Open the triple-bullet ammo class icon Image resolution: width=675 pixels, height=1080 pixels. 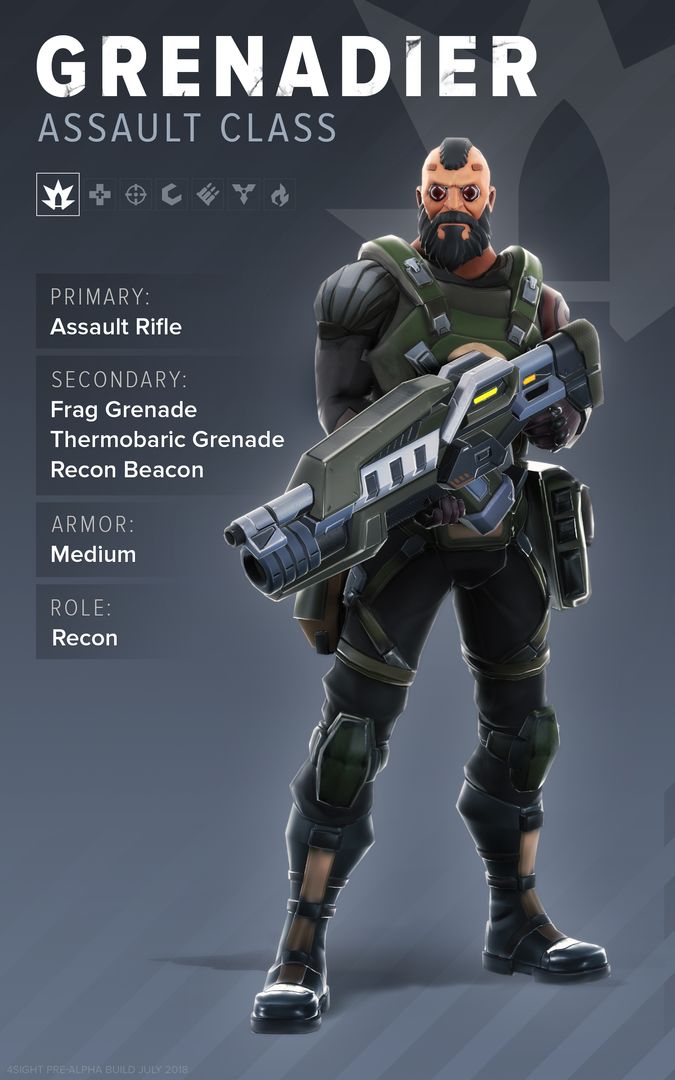[208, 195]
